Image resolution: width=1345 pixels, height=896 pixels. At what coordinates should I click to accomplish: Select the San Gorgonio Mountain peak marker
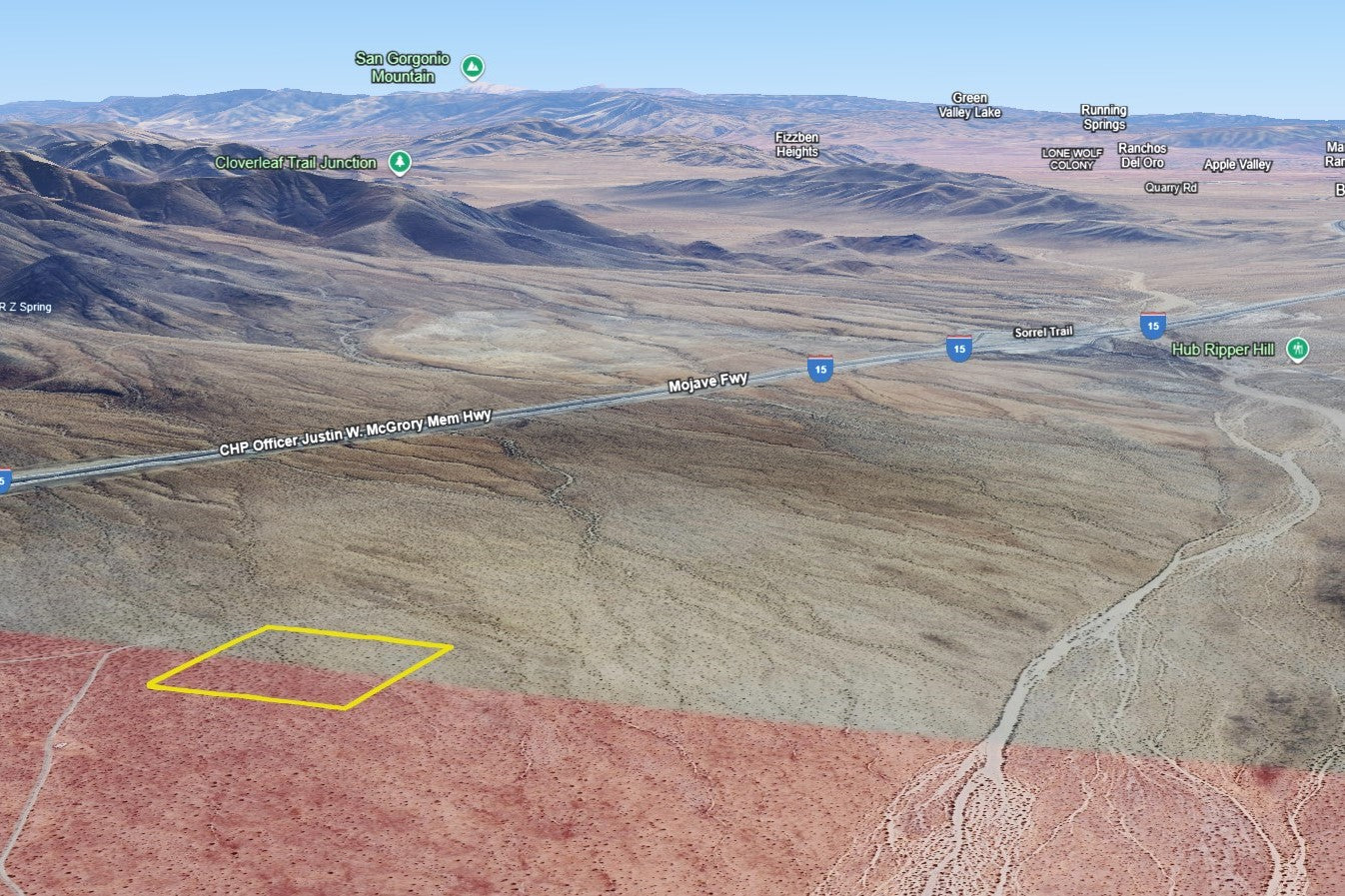473,68
